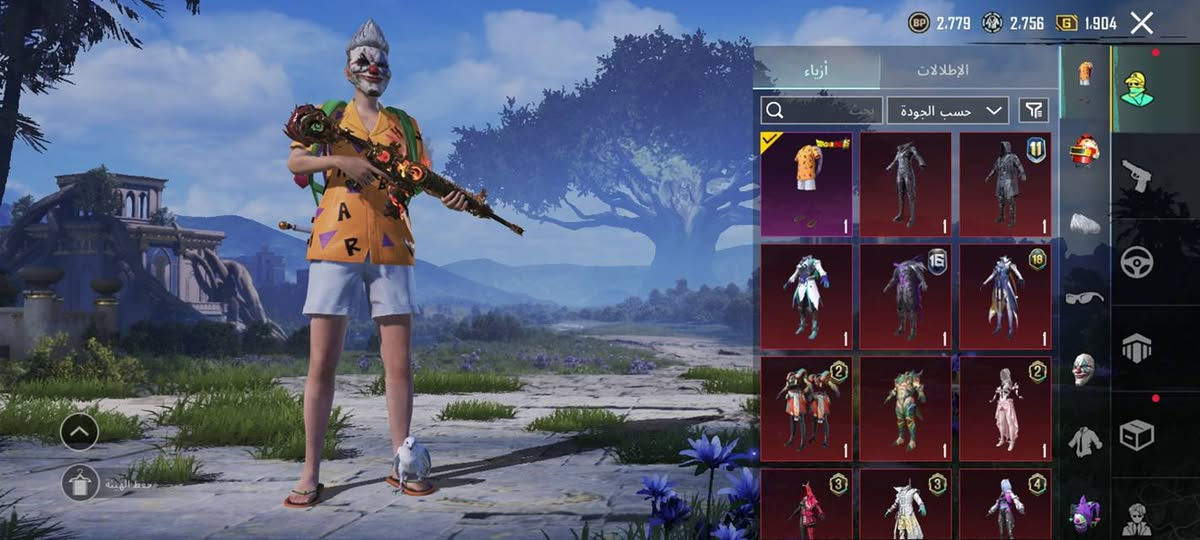
Task: Show the sunglasses subcategory
Action: (1085, 297)
